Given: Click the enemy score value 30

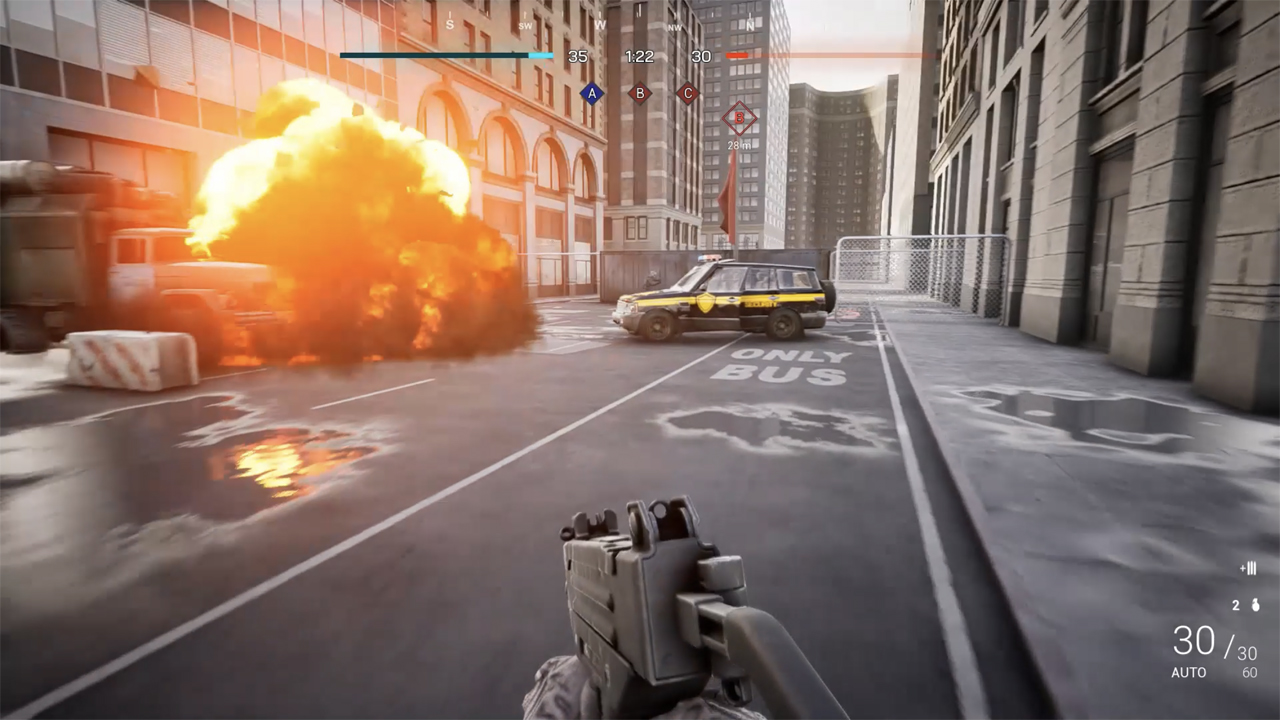Looking at the screenshot, I should (701, 56).
